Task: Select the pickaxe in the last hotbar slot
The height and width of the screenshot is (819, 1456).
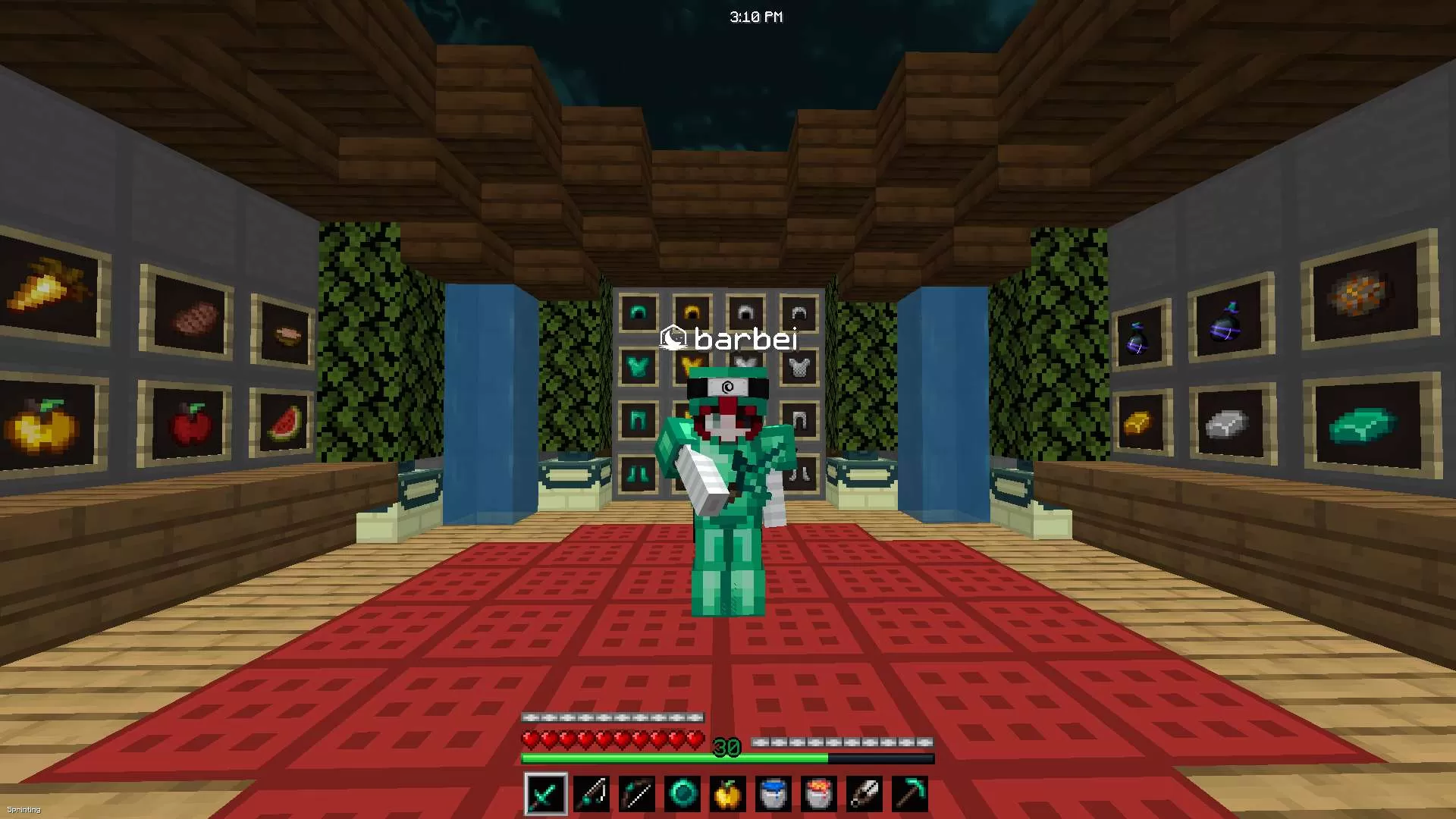Action: 908,792
